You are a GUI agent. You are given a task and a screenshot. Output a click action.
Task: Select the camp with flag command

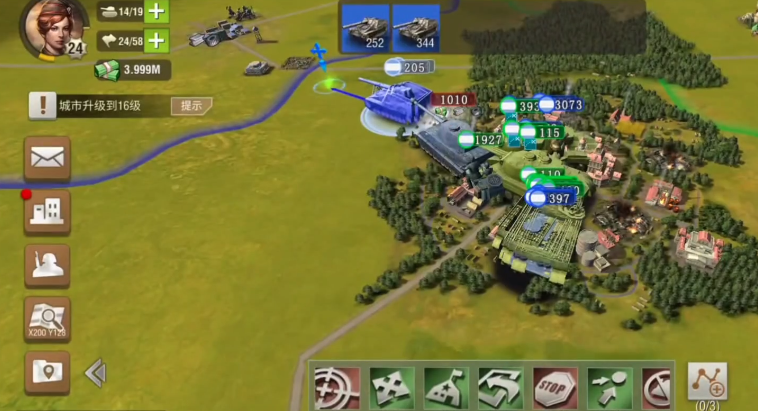click(446, 387)
